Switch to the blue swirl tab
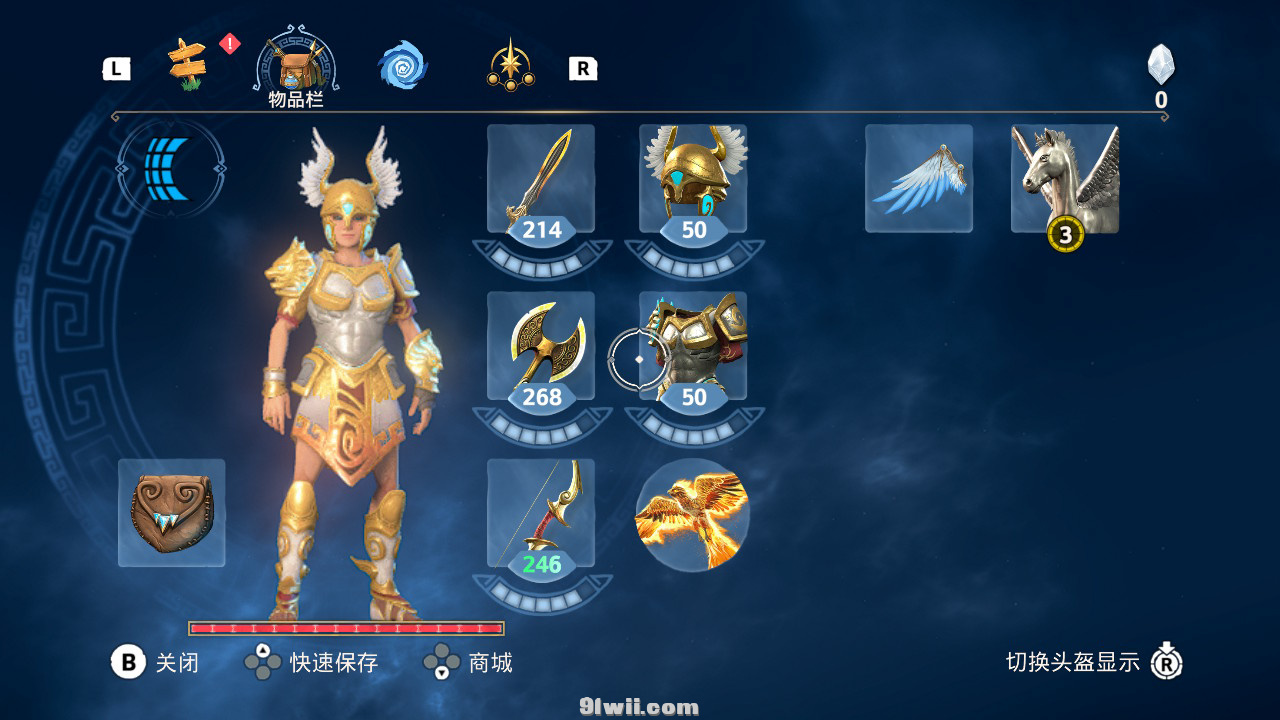1280x720 pixels. 403,66
